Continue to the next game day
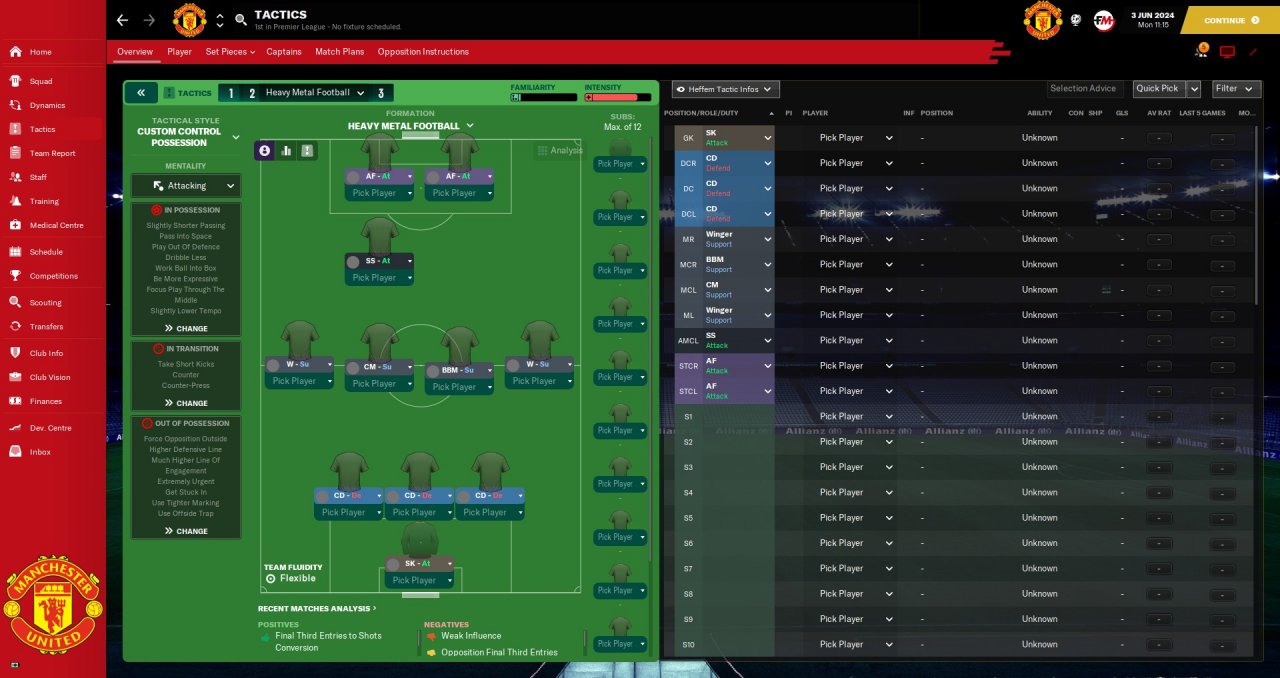 (1231, 20)
